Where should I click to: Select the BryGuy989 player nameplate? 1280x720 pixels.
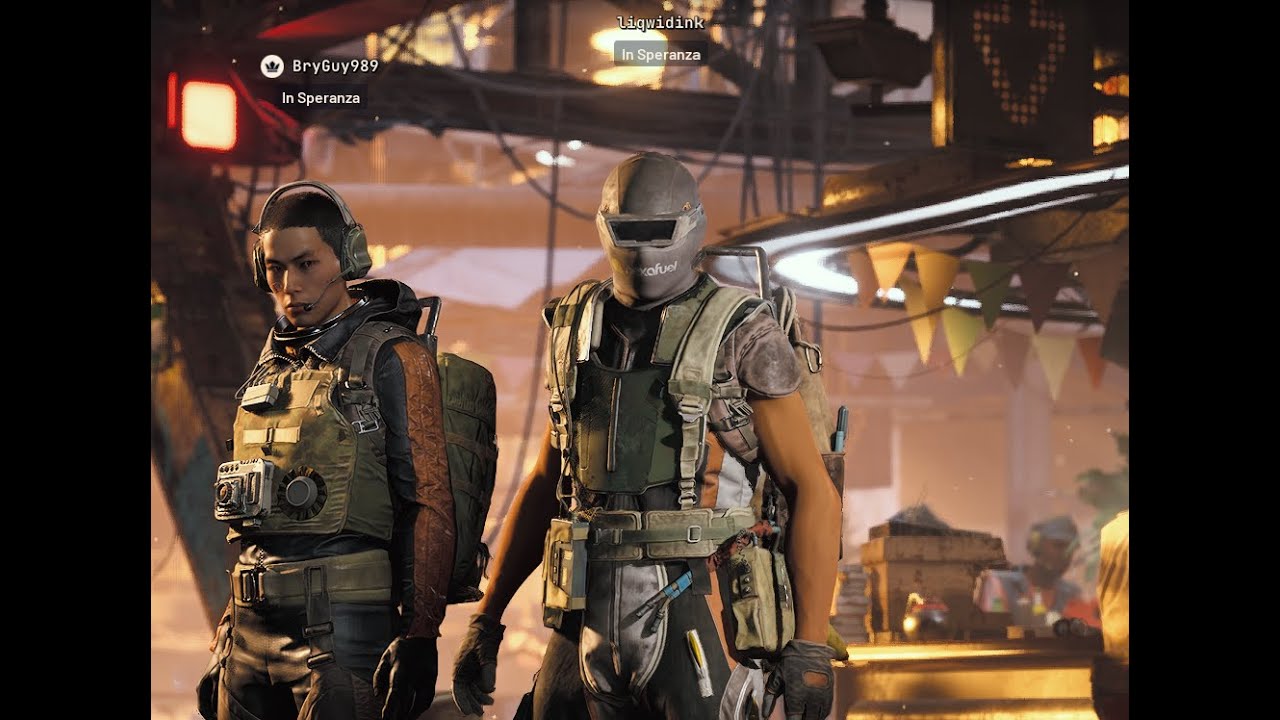335,67
